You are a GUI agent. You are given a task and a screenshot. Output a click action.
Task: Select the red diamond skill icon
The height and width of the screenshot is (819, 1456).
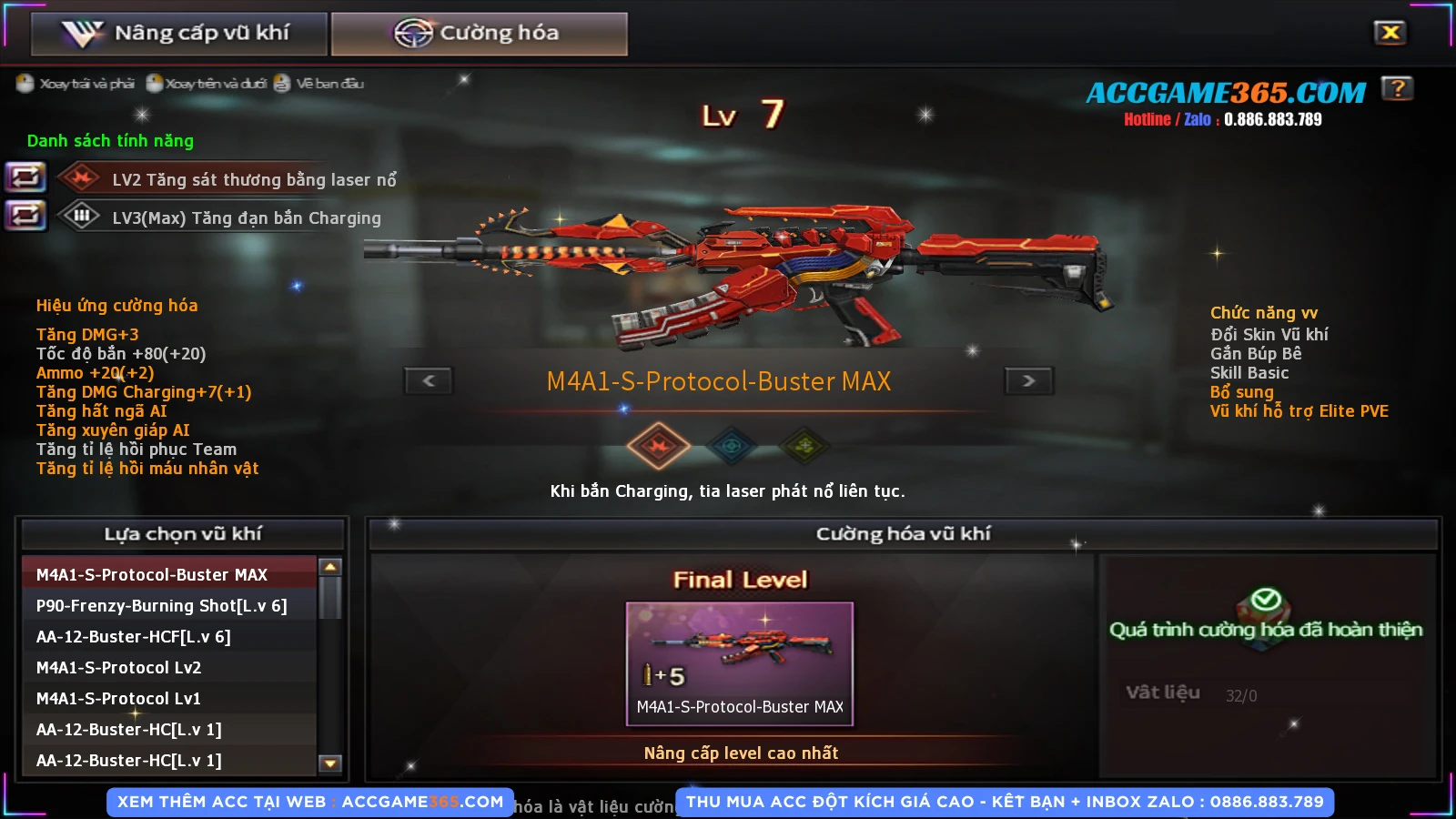click(x=658, y=446)
